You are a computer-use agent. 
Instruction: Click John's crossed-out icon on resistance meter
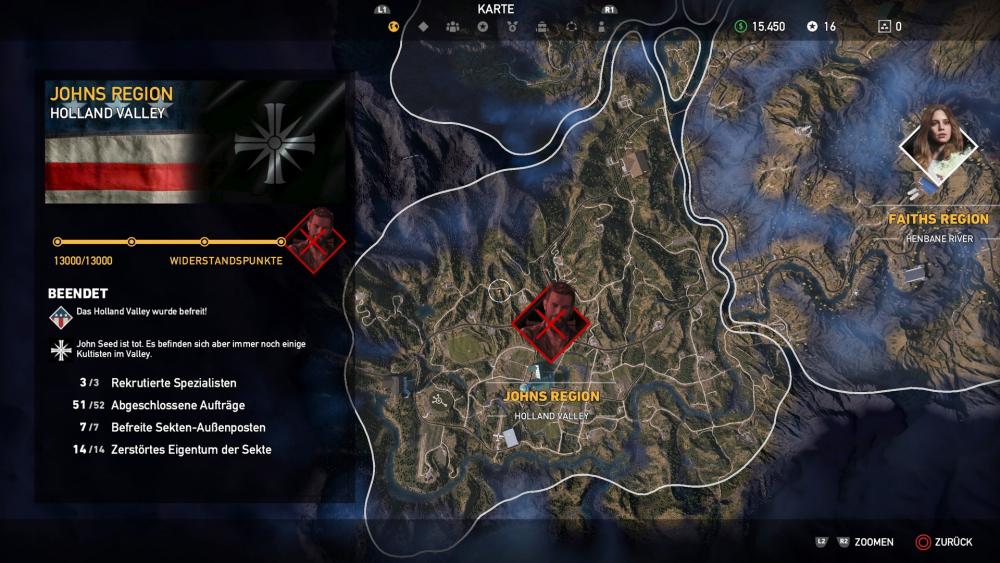click(316, 239)
